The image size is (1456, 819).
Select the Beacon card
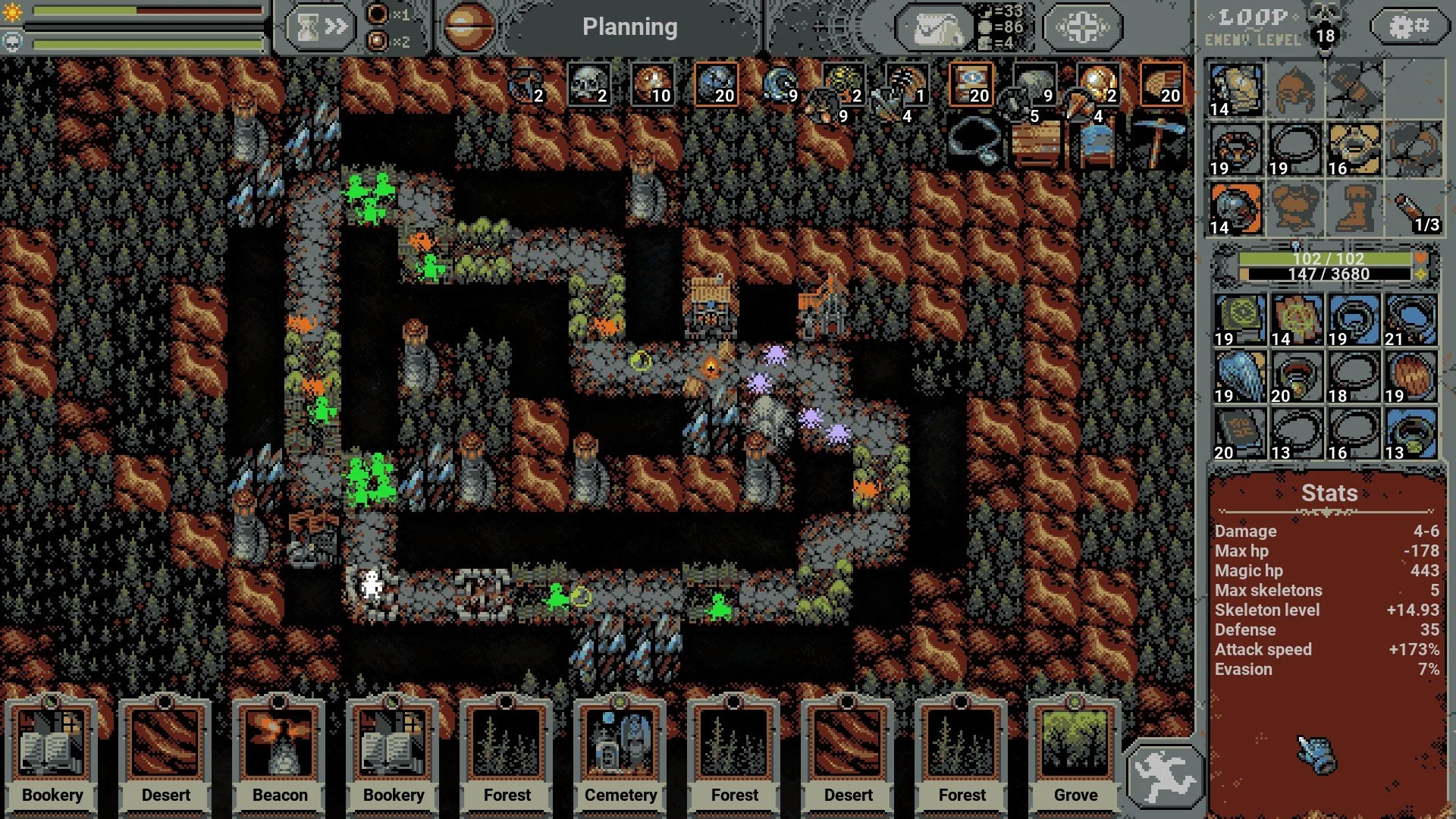(280, 751)
